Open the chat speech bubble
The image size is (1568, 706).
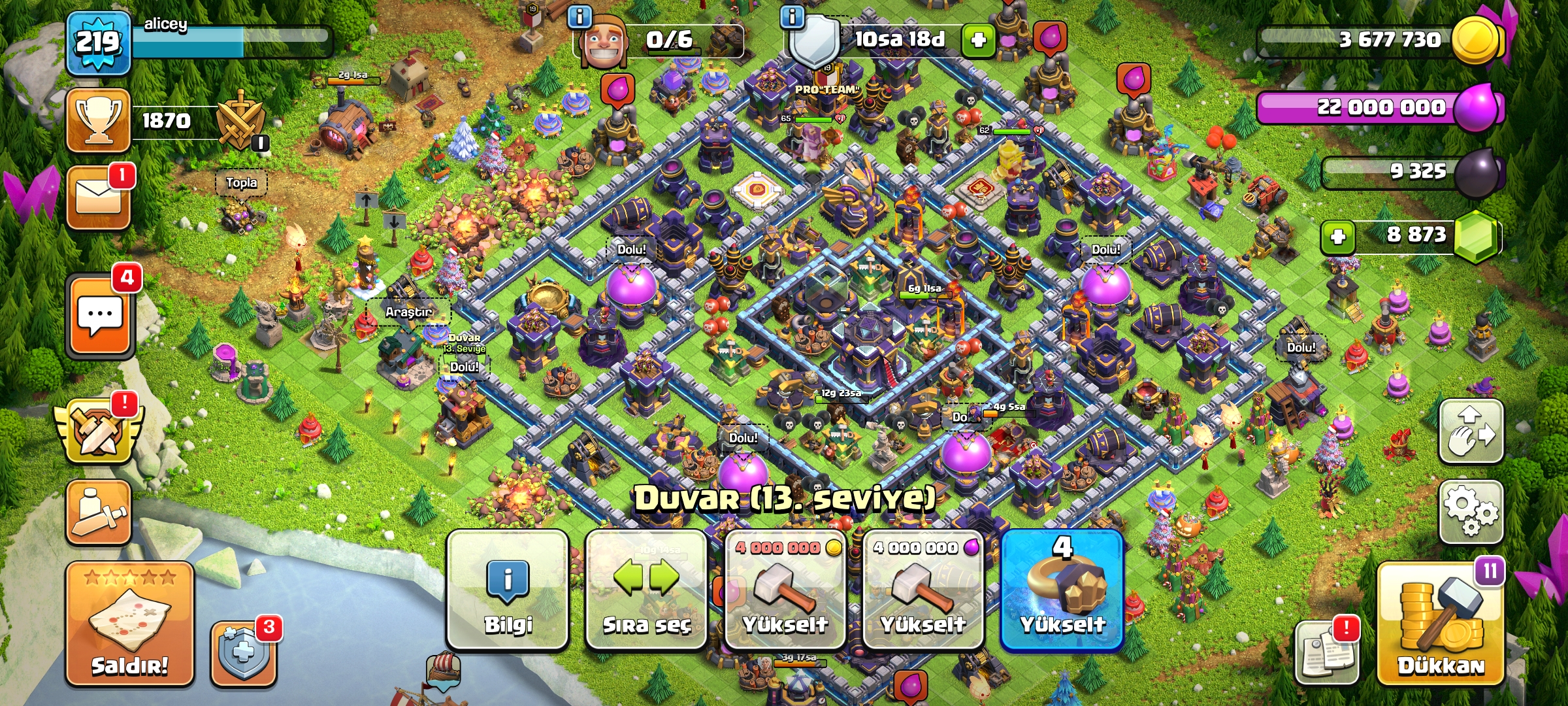coord(99,316)
